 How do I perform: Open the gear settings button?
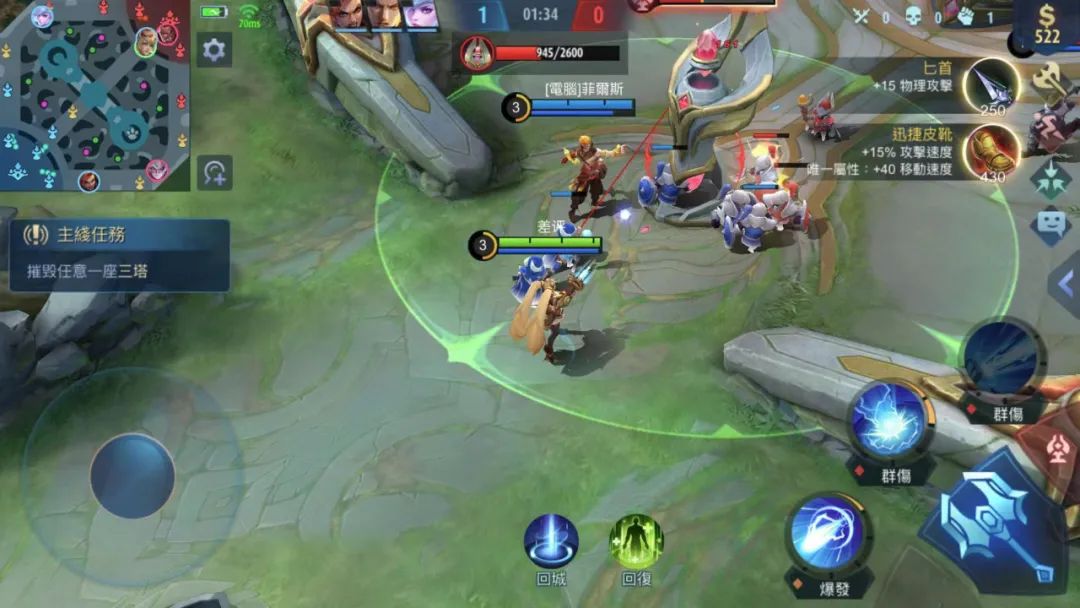point(214,49)
